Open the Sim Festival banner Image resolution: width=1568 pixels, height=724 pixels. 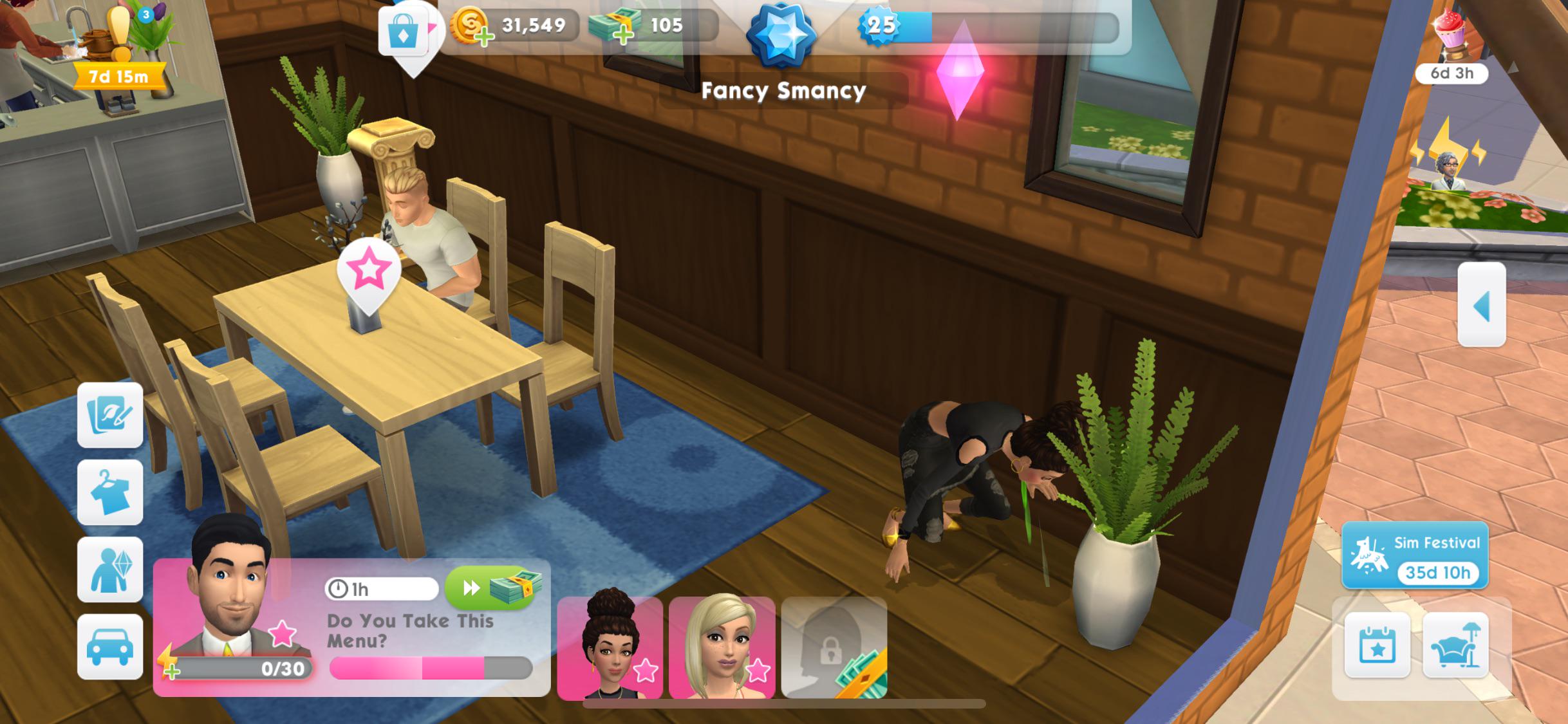click(x=1414, y=555)
